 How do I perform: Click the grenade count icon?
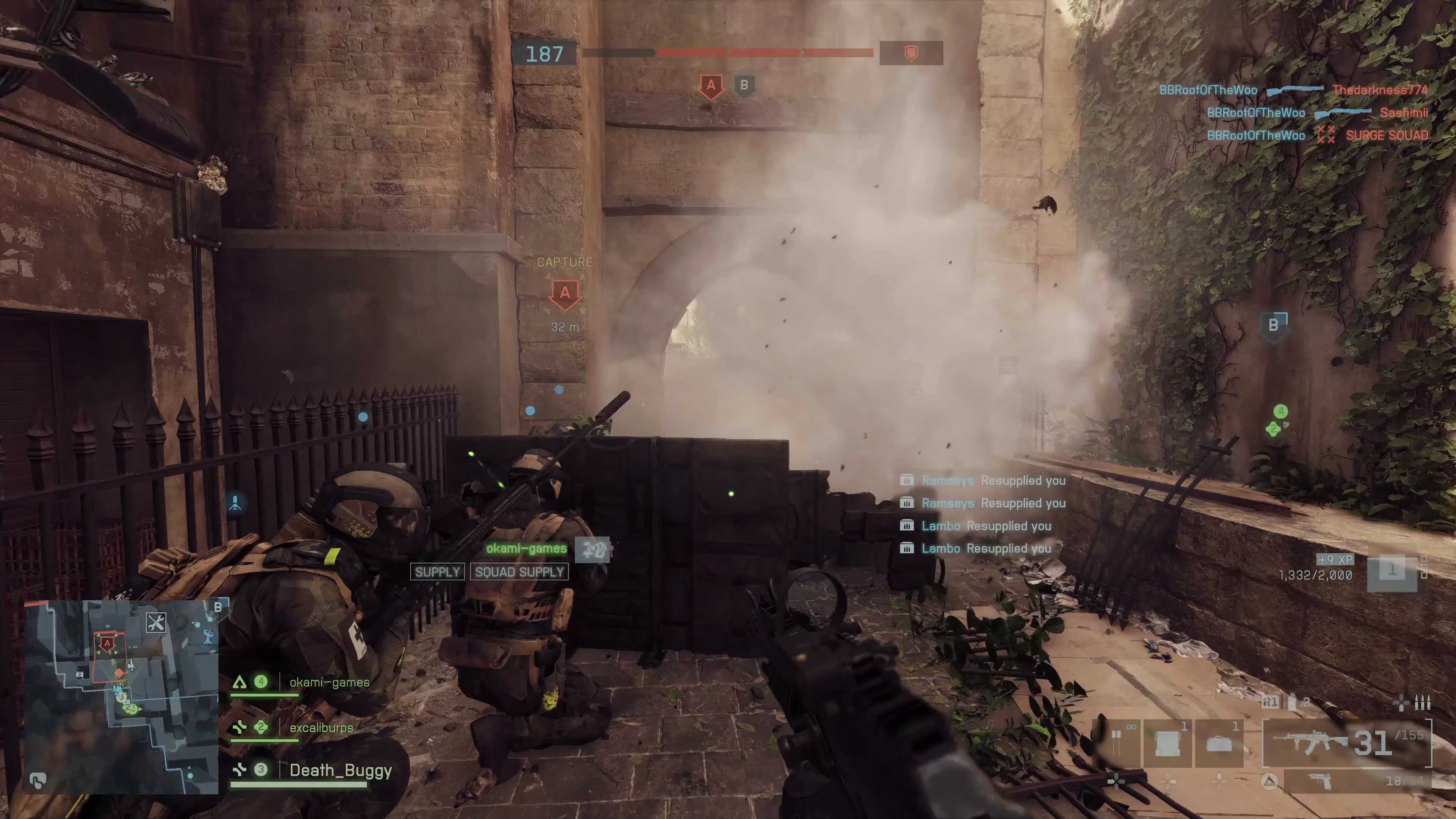coord(1293,702)
